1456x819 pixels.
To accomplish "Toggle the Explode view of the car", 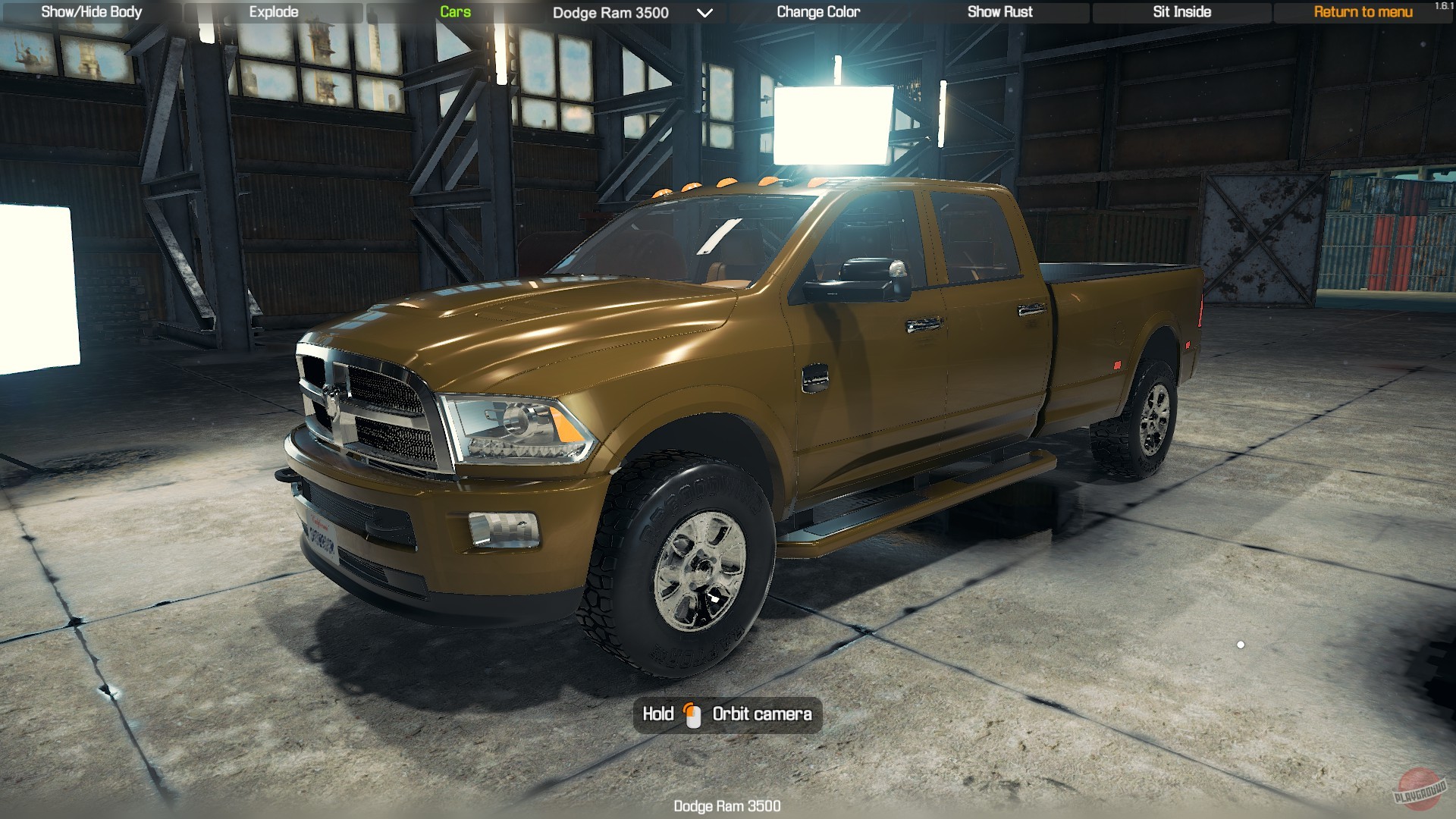I will point(273,11).
